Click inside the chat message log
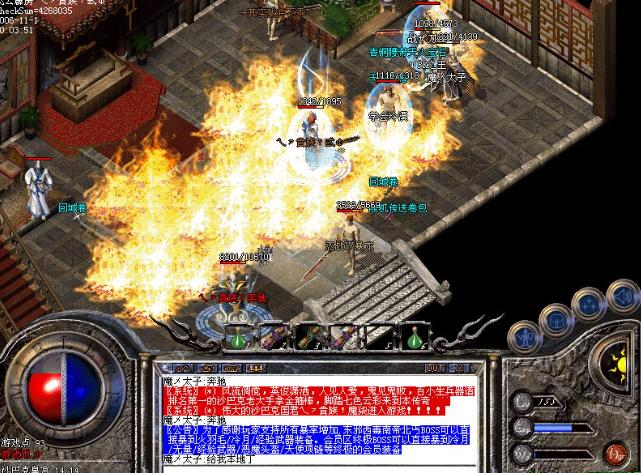Screen dimensions: 641x473 tap(302, 410)
